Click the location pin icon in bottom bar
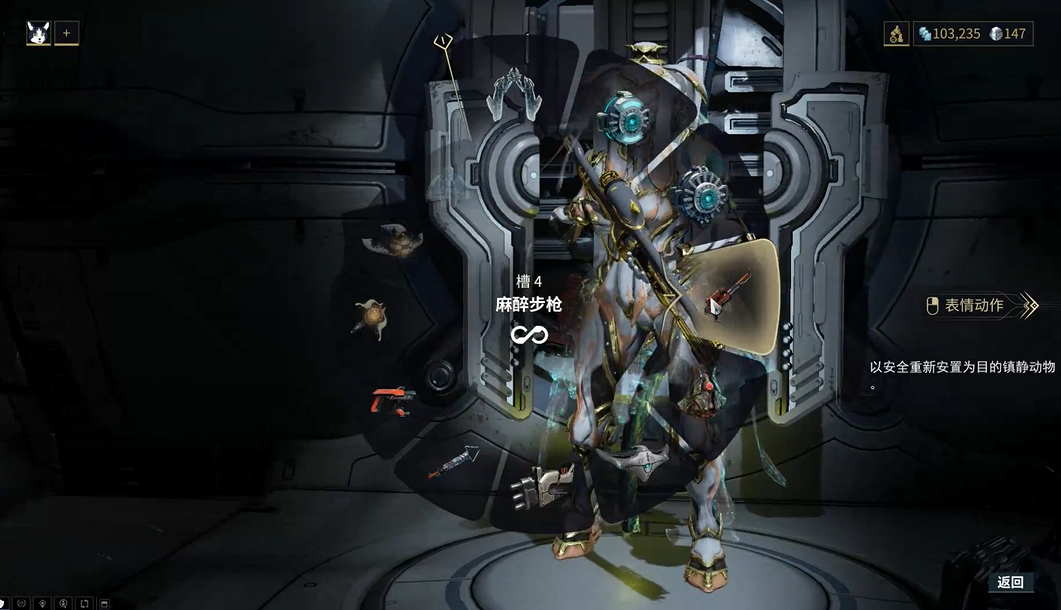 coord(42,603)
